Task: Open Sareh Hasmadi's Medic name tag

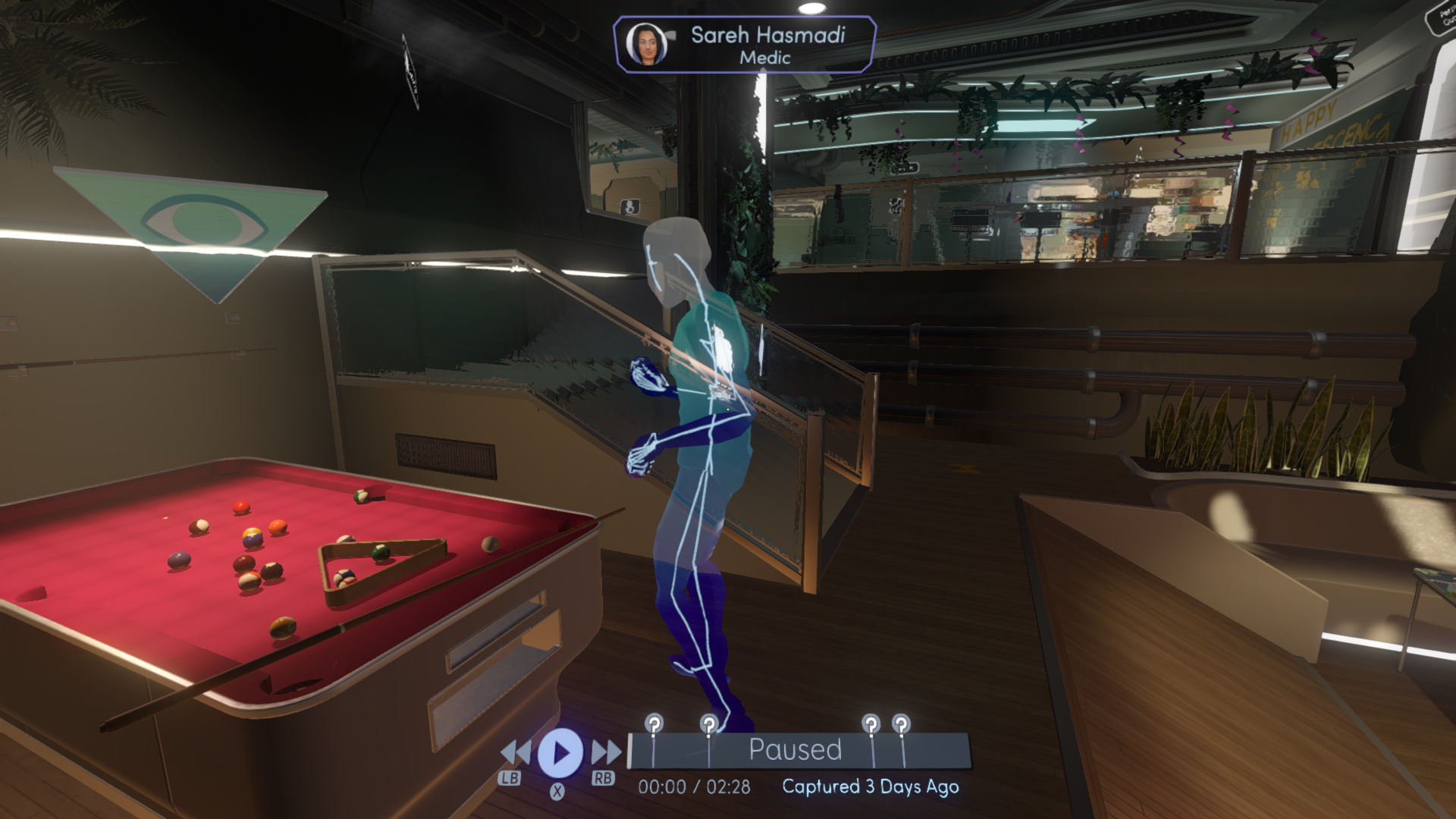Action: click(x=745, y=45)
